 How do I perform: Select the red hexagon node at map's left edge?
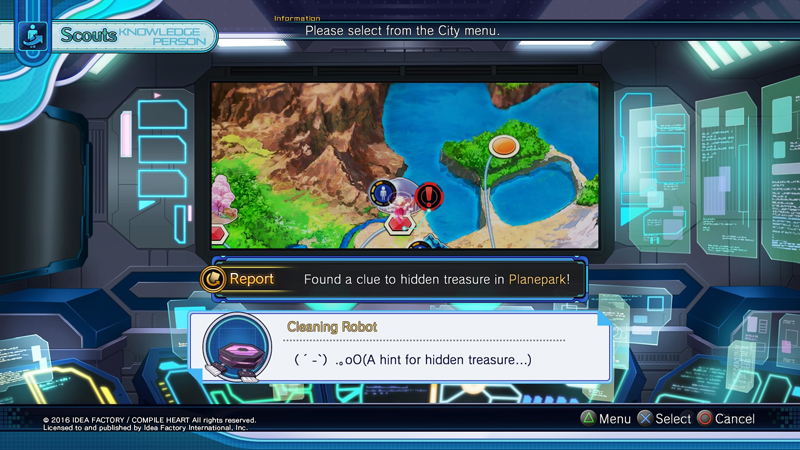(x=218, y=235)
